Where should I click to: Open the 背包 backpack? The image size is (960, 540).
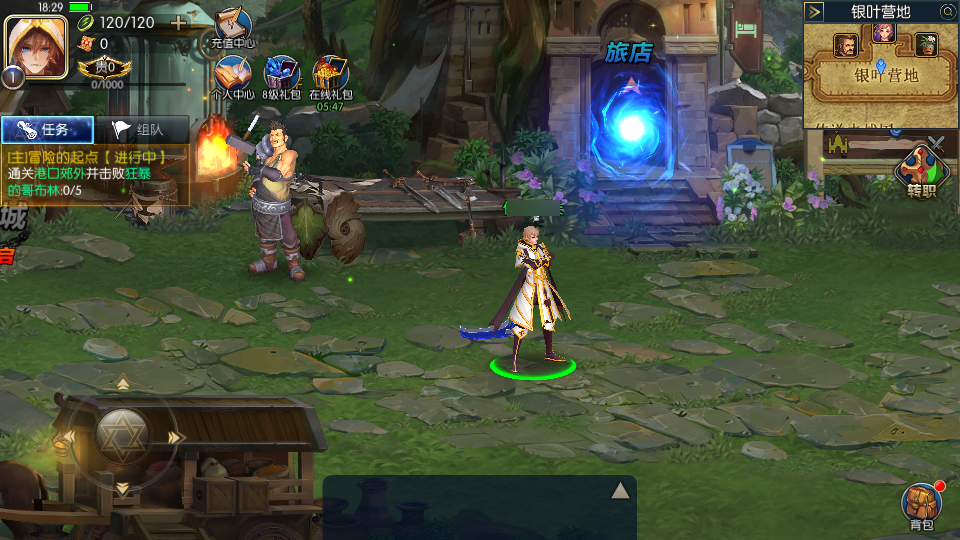[920, 505]
